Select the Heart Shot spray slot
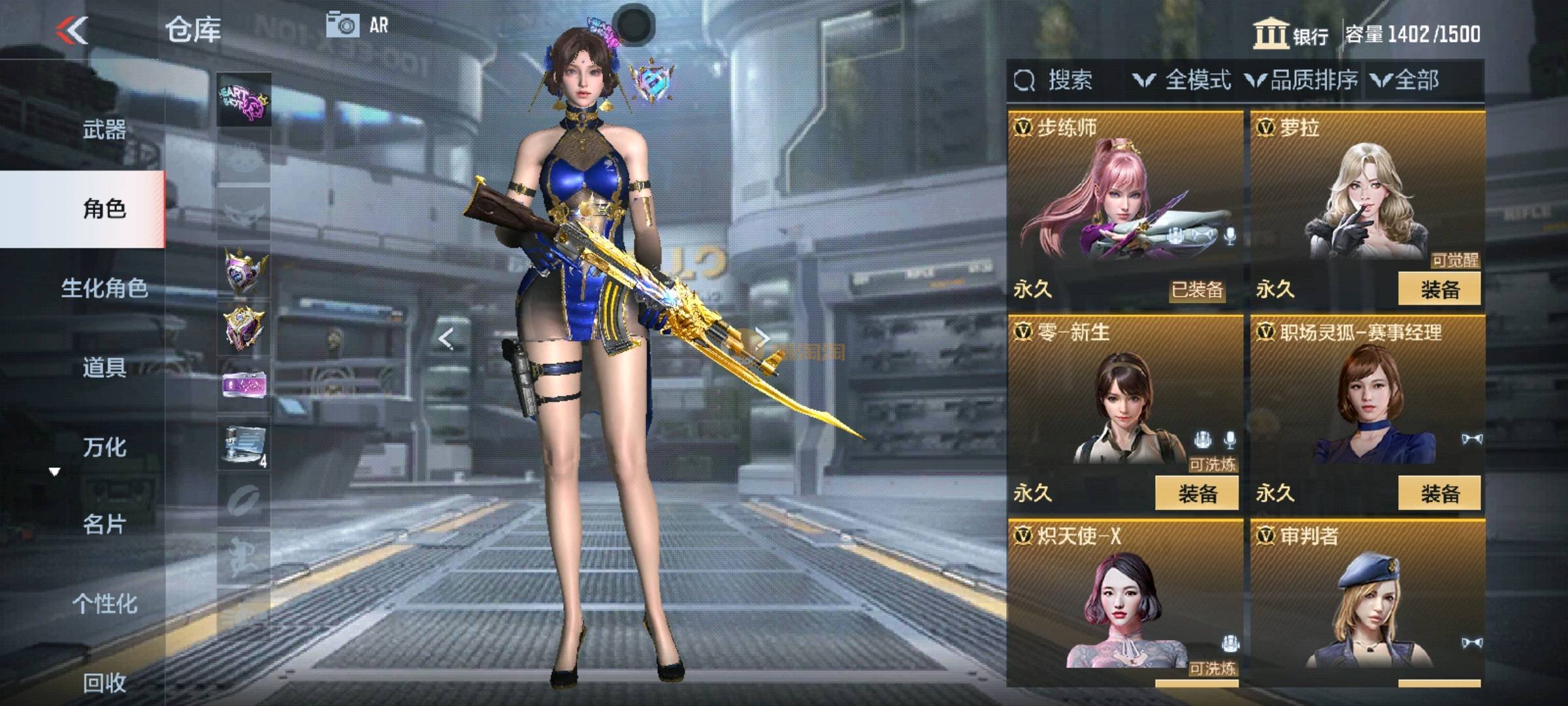Viewport: 1568px width, 706px height. coord(244,100)
